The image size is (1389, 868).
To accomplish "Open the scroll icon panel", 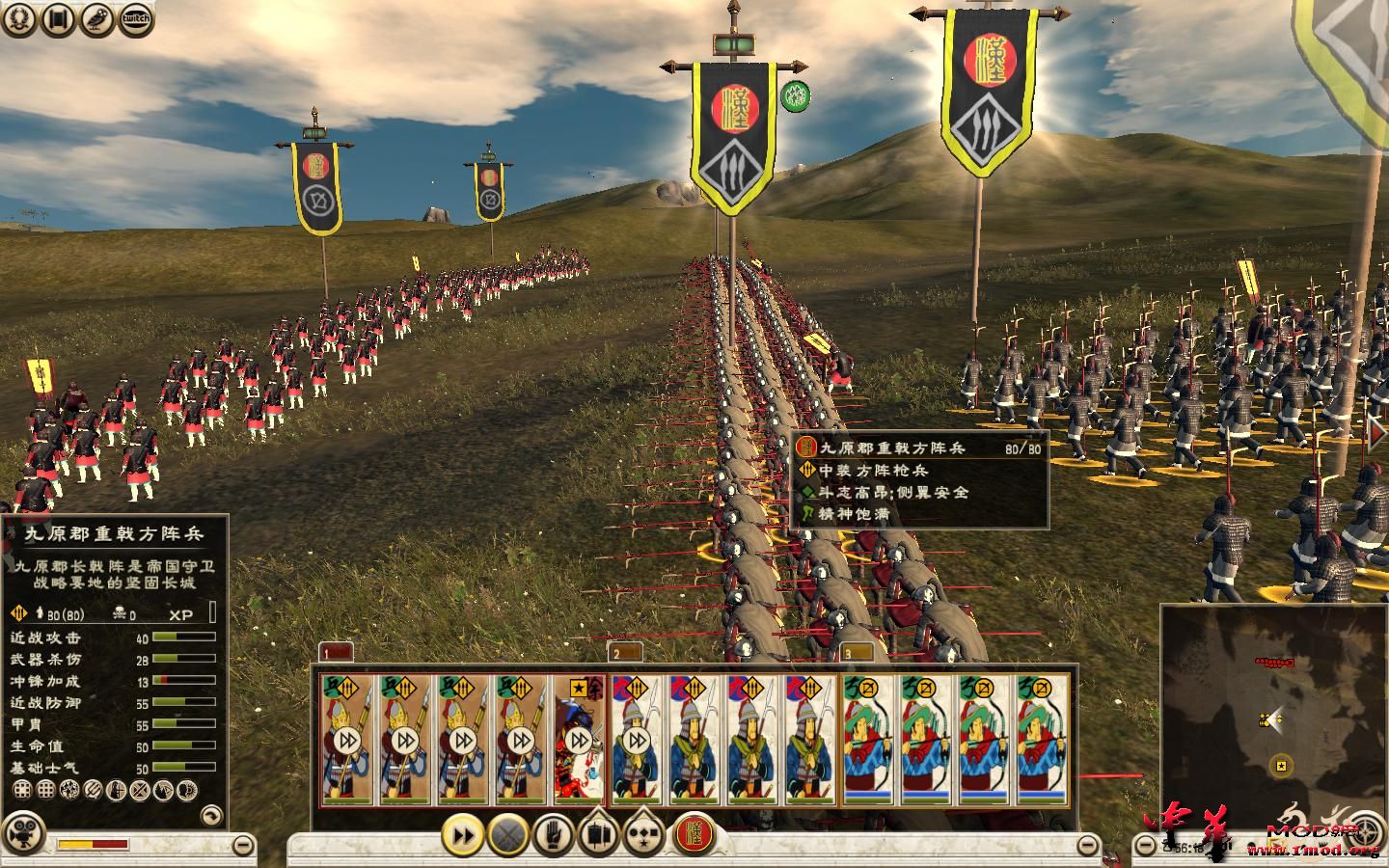I will point(59,18).
